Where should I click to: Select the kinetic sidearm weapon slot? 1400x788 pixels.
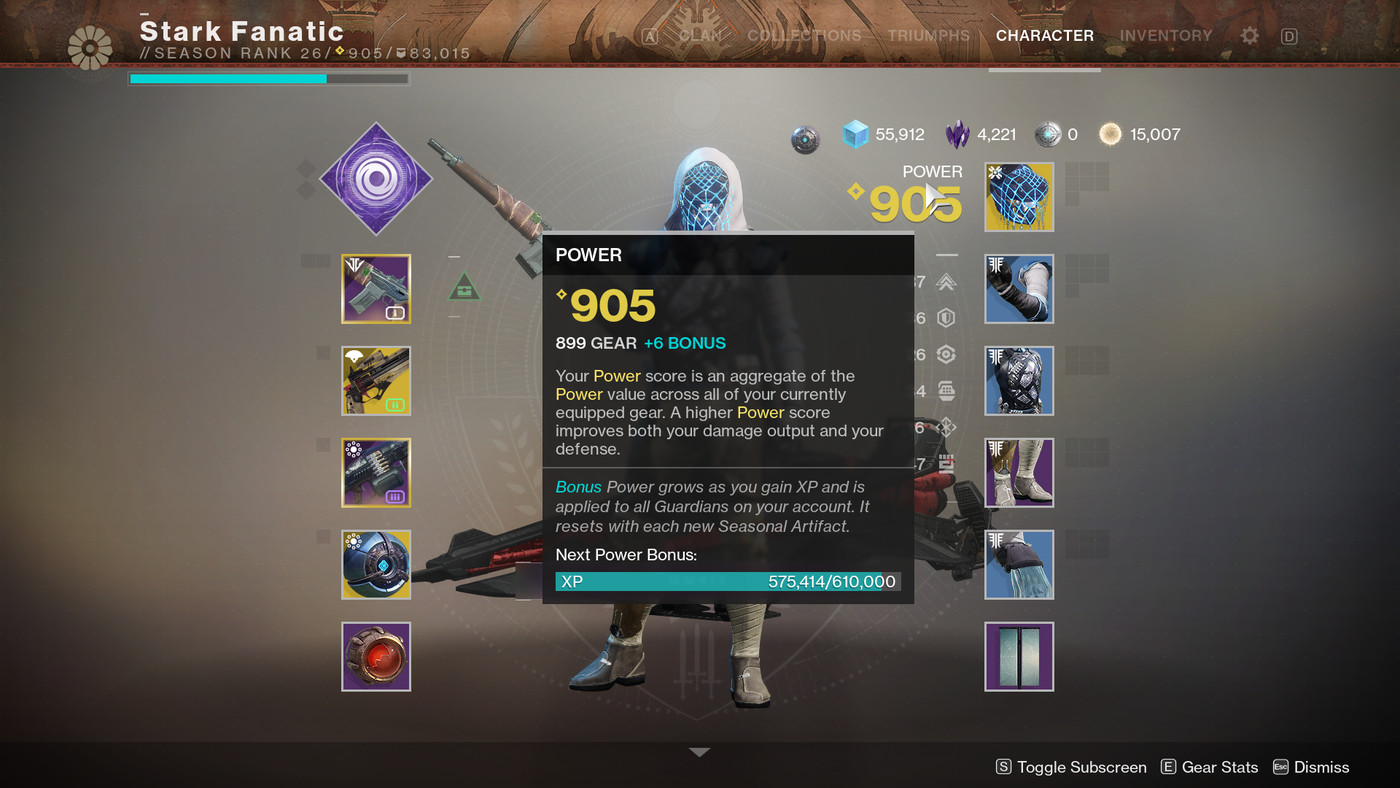[376, 289]
